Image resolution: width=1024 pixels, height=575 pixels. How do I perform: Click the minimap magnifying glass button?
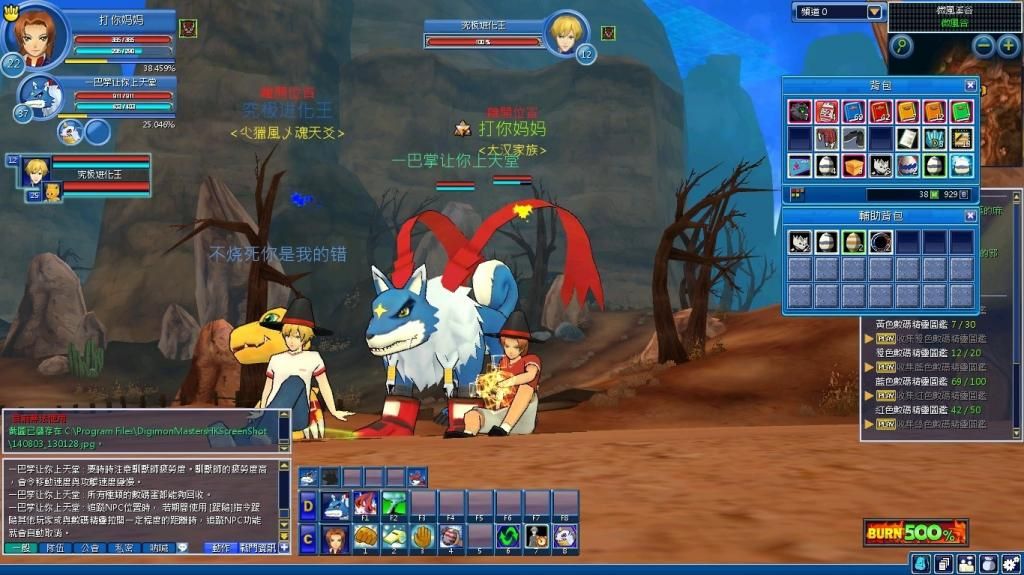click(901, 46)
